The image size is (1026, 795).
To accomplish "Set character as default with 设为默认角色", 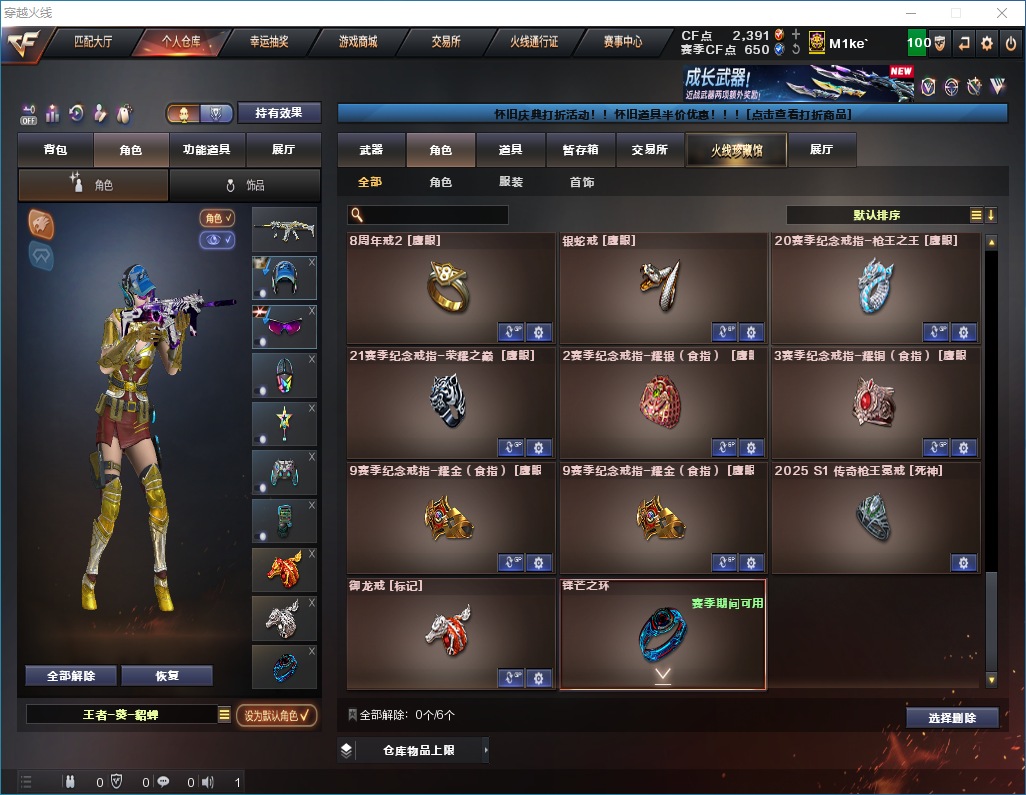I will tap(276, 715).
